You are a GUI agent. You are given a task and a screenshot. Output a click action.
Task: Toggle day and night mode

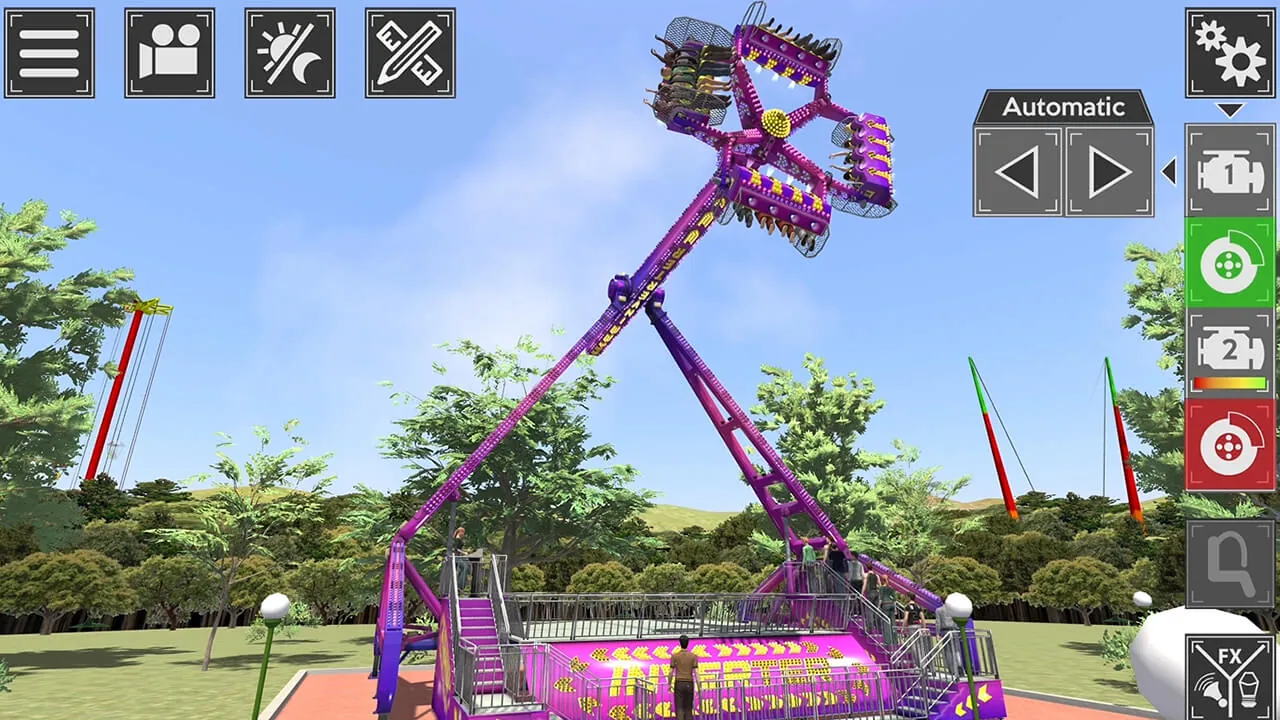click(x=289, y=52)
